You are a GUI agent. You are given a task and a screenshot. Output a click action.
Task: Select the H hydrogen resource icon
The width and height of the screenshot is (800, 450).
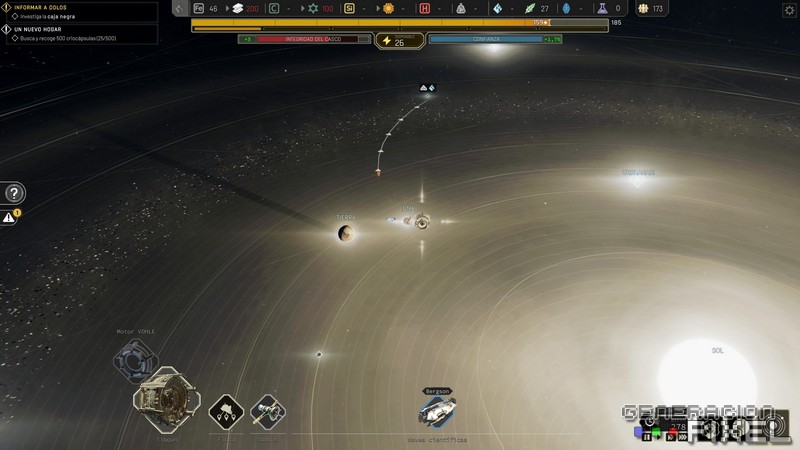pos(424,9)
